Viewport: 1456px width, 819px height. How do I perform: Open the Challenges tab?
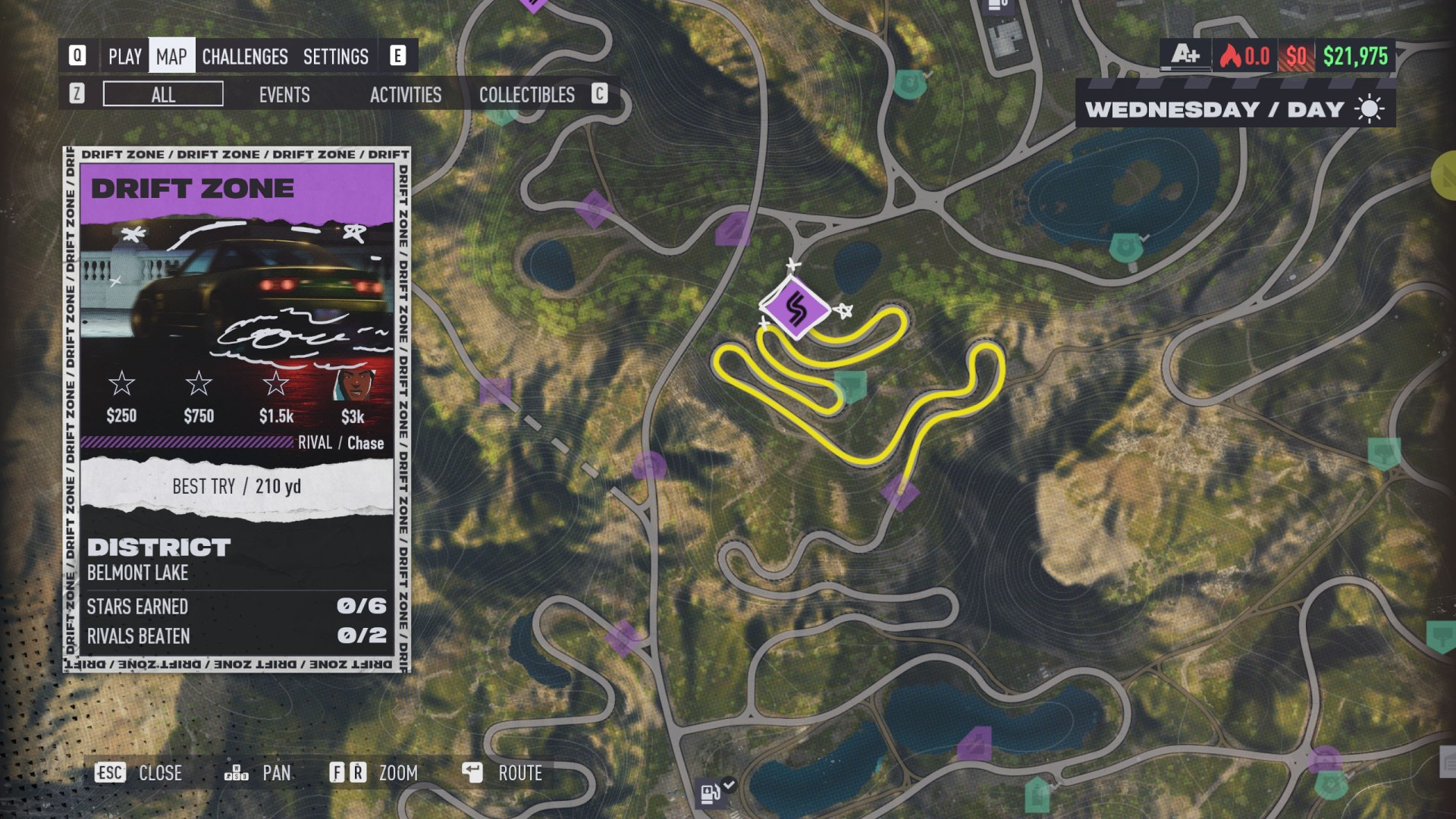(x=244, y=56)
